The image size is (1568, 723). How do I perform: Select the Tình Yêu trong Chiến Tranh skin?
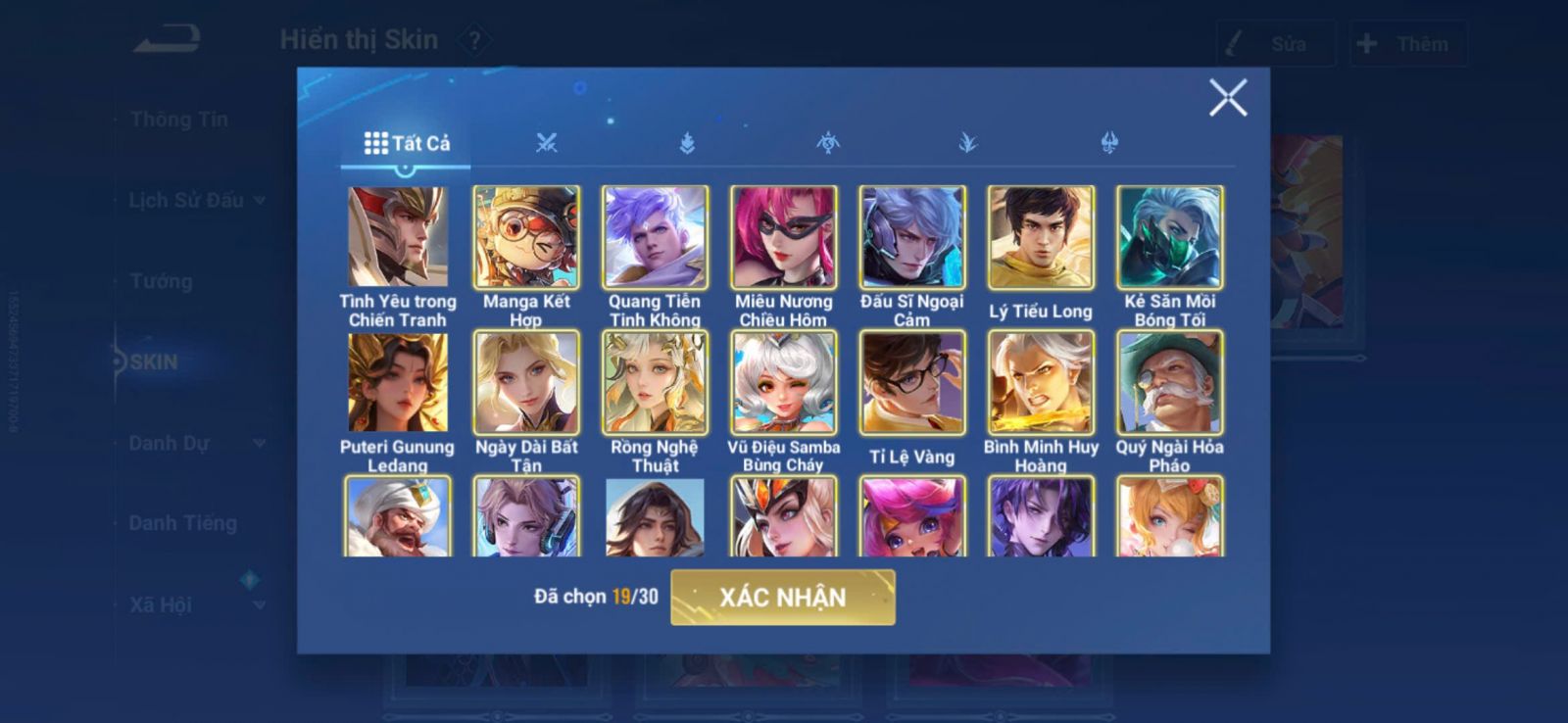398,236
